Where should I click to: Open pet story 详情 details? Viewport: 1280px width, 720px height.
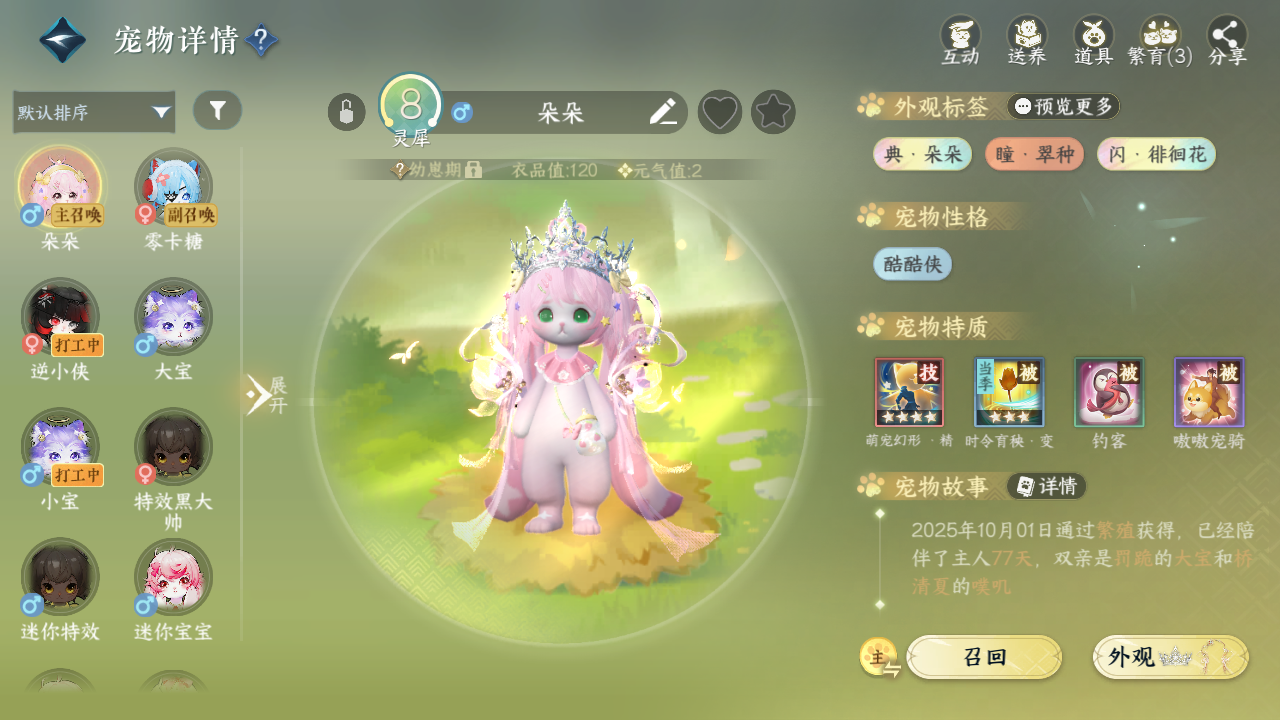(1046, 486)
